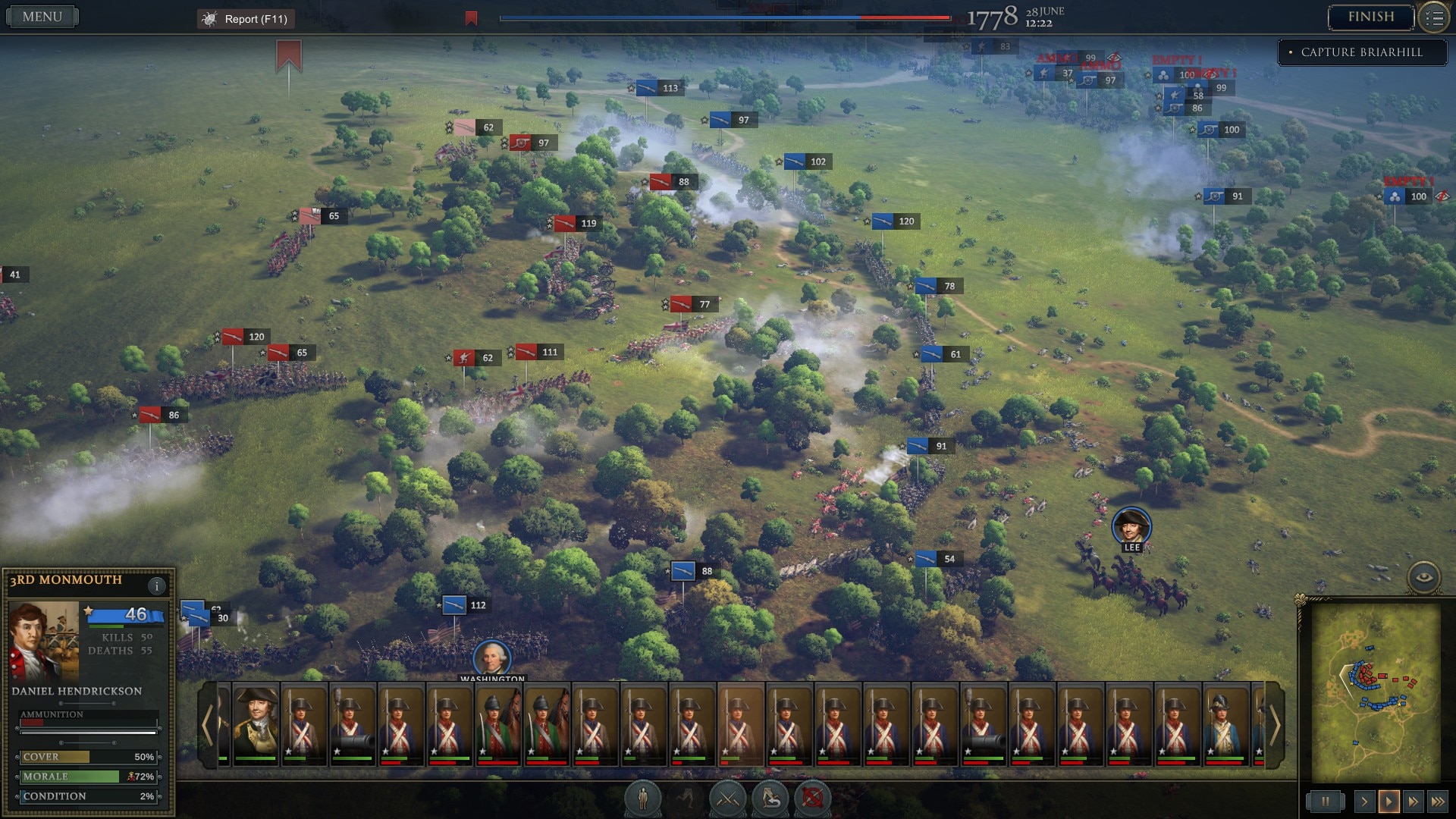Toggle the hold fire order
This screenshot has height=819, width=1456.
[x=813, y=799]
